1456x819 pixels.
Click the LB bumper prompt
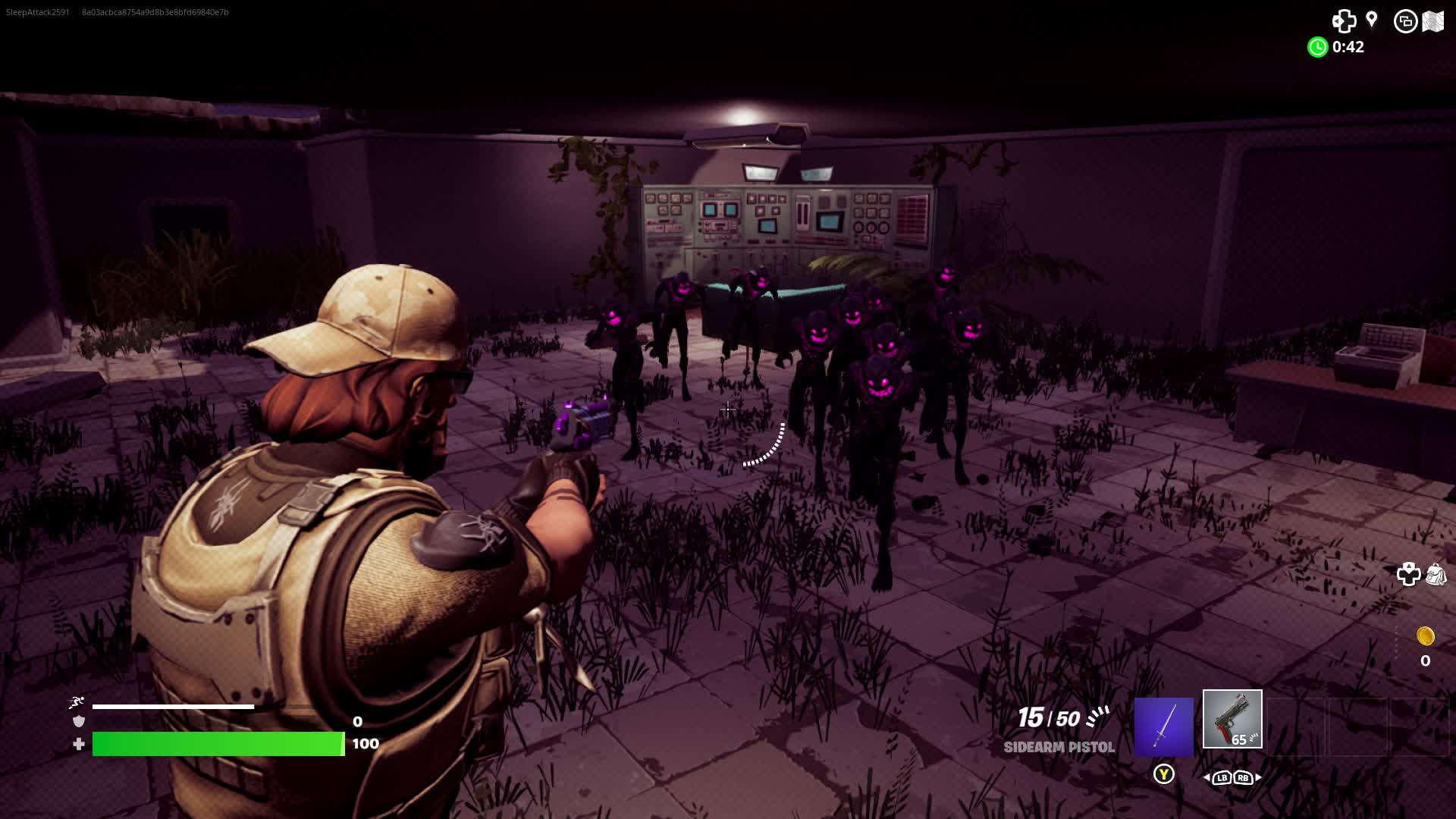tap(1222, 778)
